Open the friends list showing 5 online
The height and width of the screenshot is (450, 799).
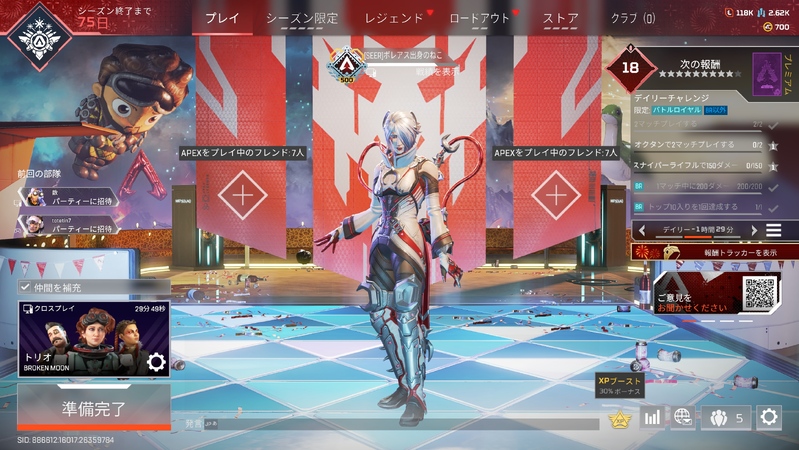click(726, 417)
